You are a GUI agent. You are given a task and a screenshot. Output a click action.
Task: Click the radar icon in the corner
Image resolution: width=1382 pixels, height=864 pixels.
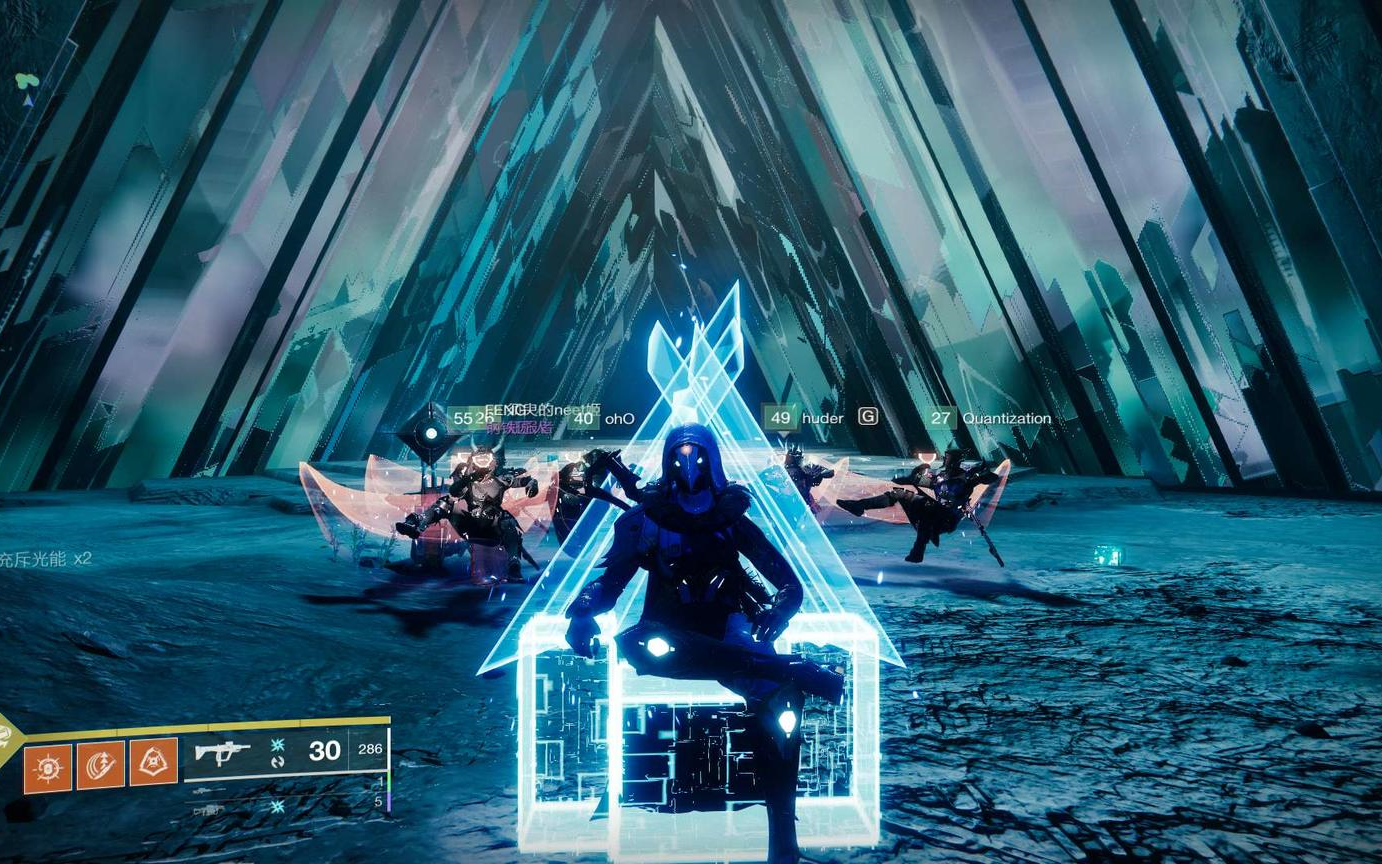click(27, 84)
